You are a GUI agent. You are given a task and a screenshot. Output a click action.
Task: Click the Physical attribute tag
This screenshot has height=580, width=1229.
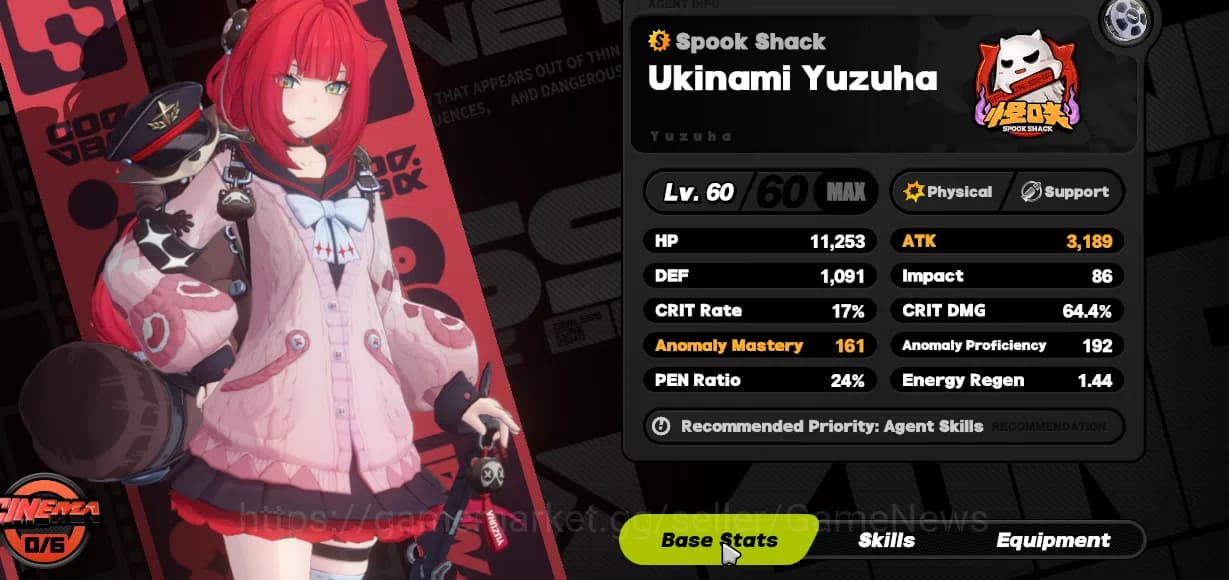coord(948,192)
